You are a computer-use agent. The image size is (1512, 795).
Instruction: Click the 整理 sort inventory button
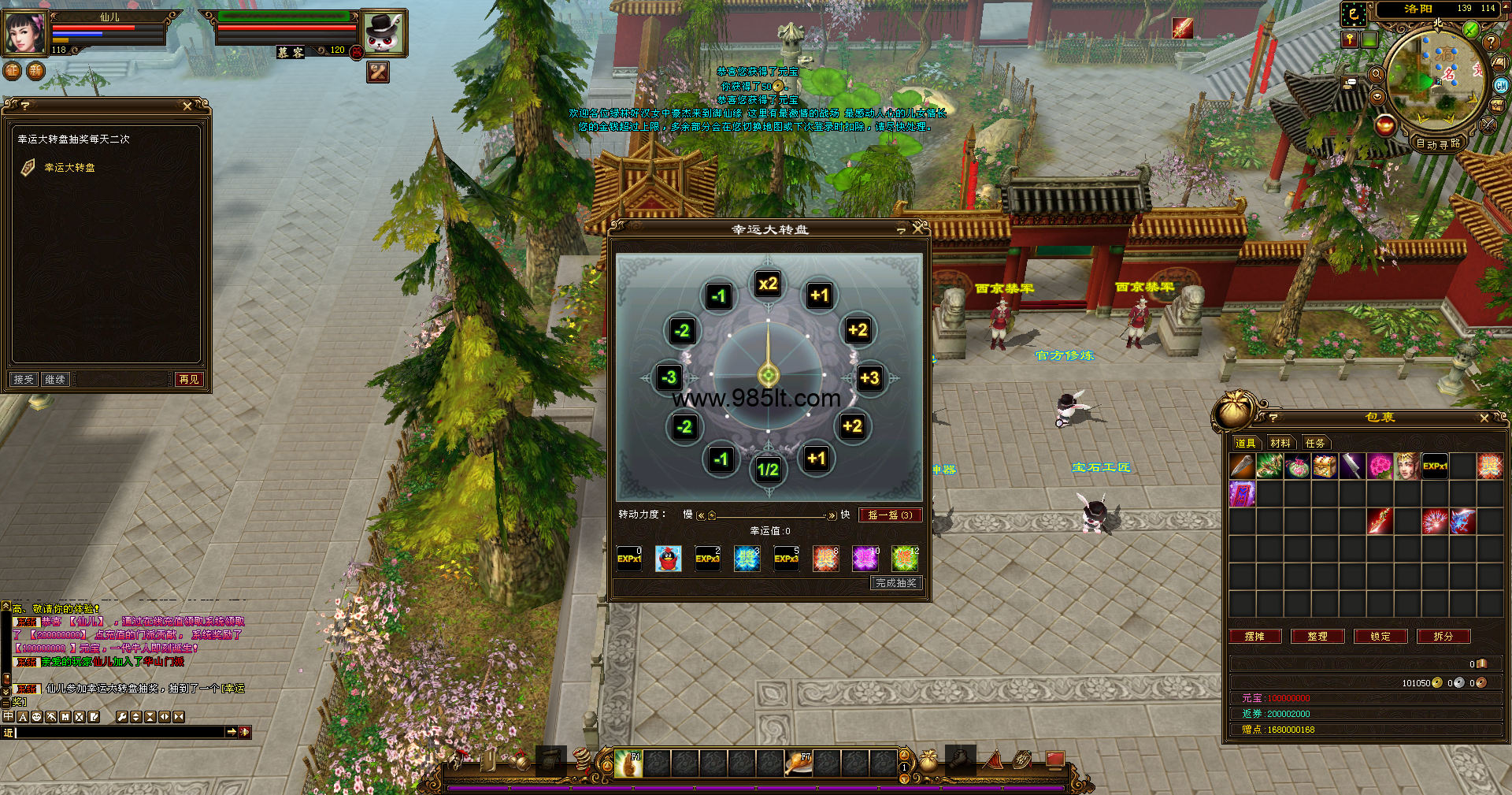1317,636
